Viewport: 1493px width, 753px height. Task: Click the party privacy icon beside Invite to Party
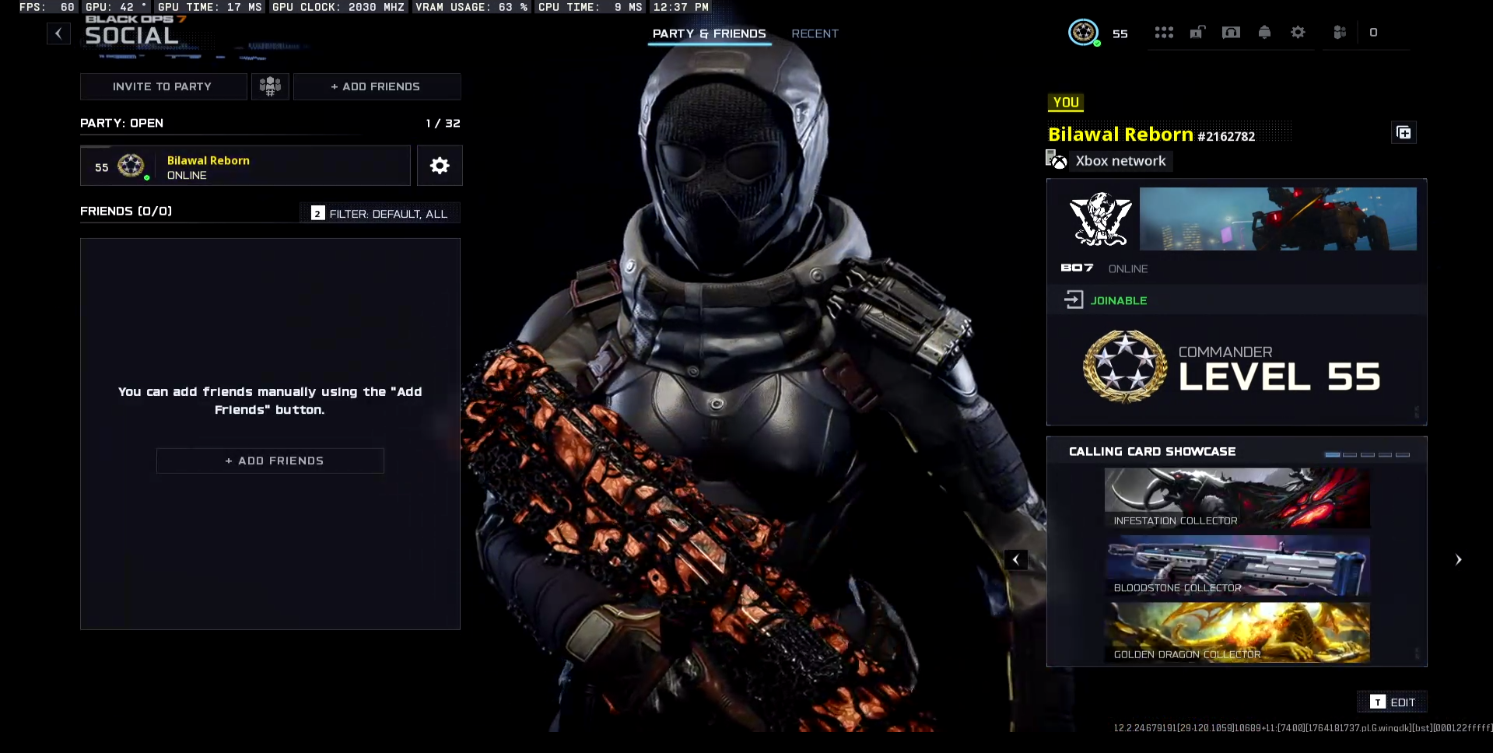270,86
